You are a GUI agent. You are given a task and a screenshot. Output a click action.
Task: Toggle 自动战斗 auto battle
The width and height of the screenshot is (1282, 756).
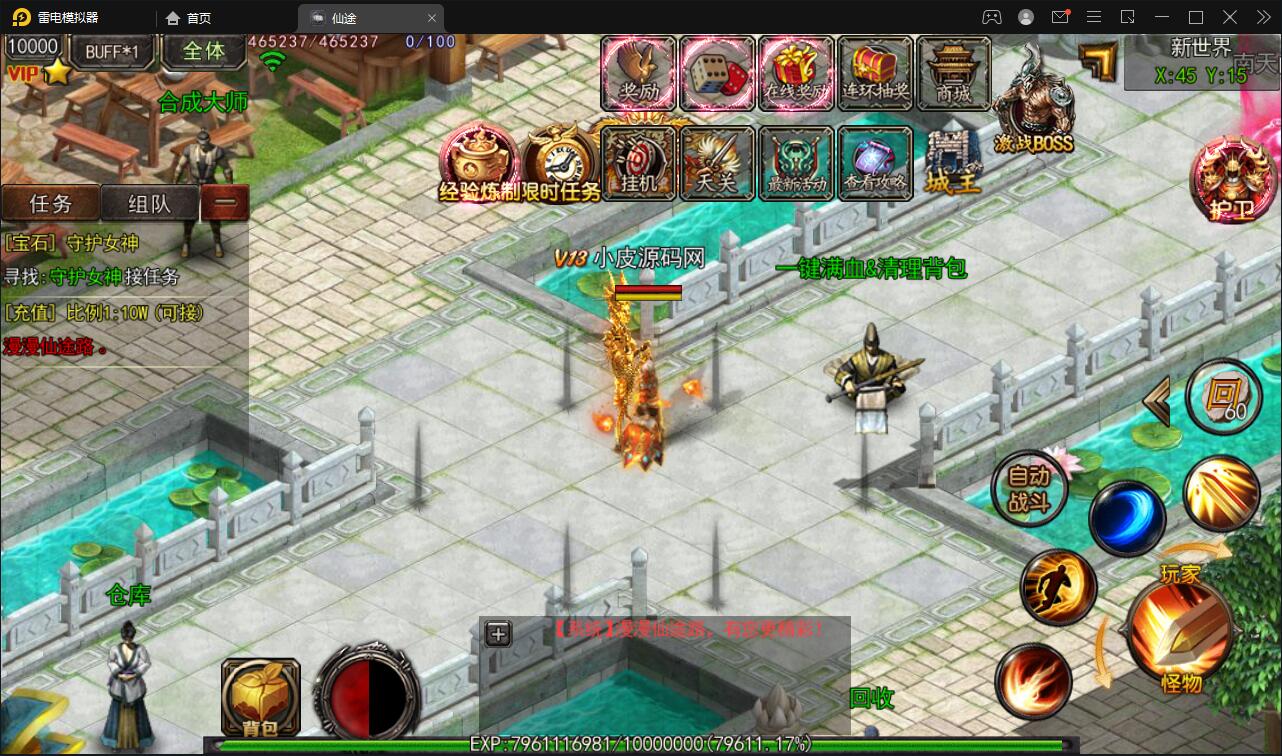[x=1029, y=491]
